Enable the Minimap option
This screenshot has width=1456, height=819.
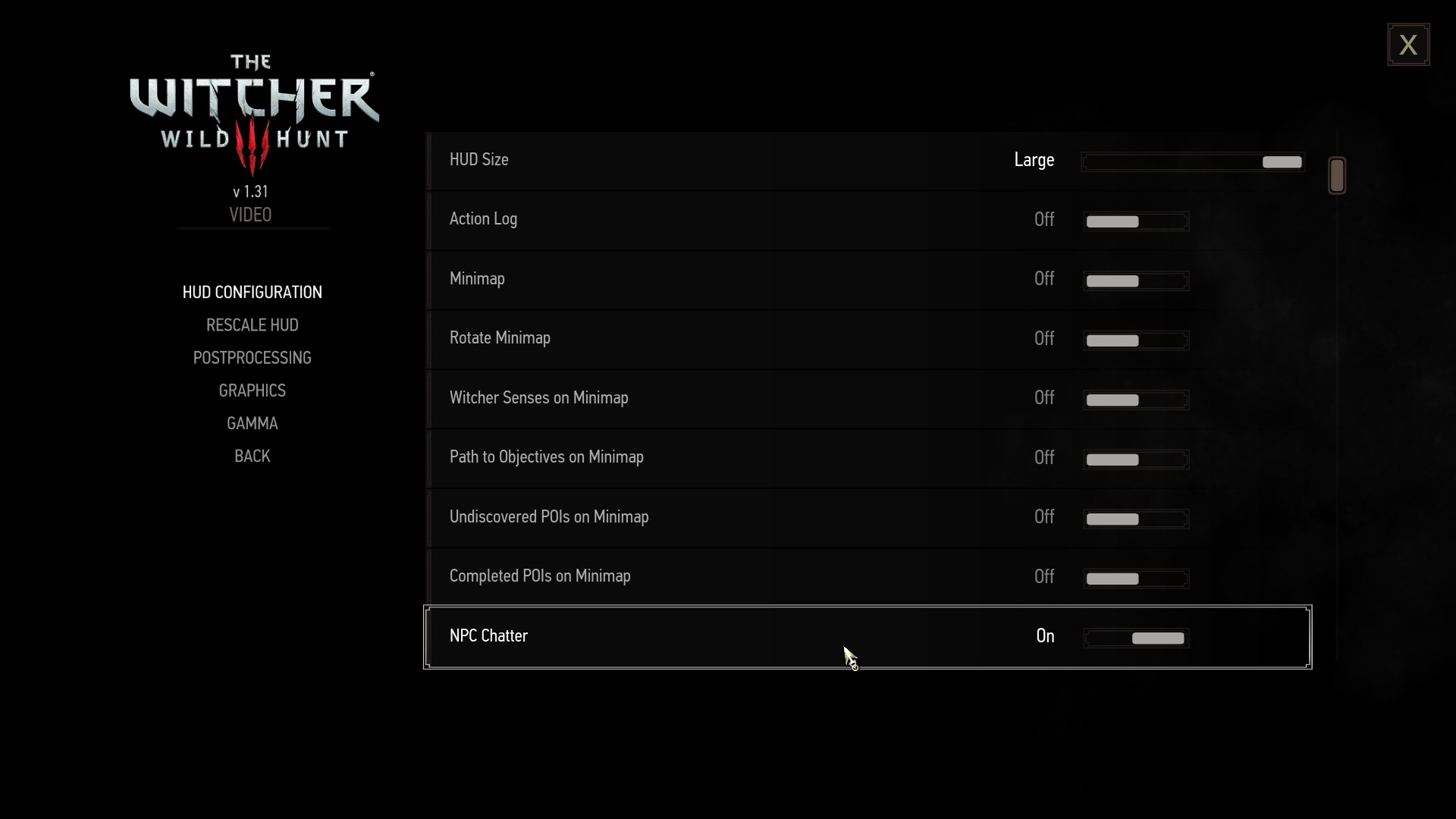tap(1135, 281)
